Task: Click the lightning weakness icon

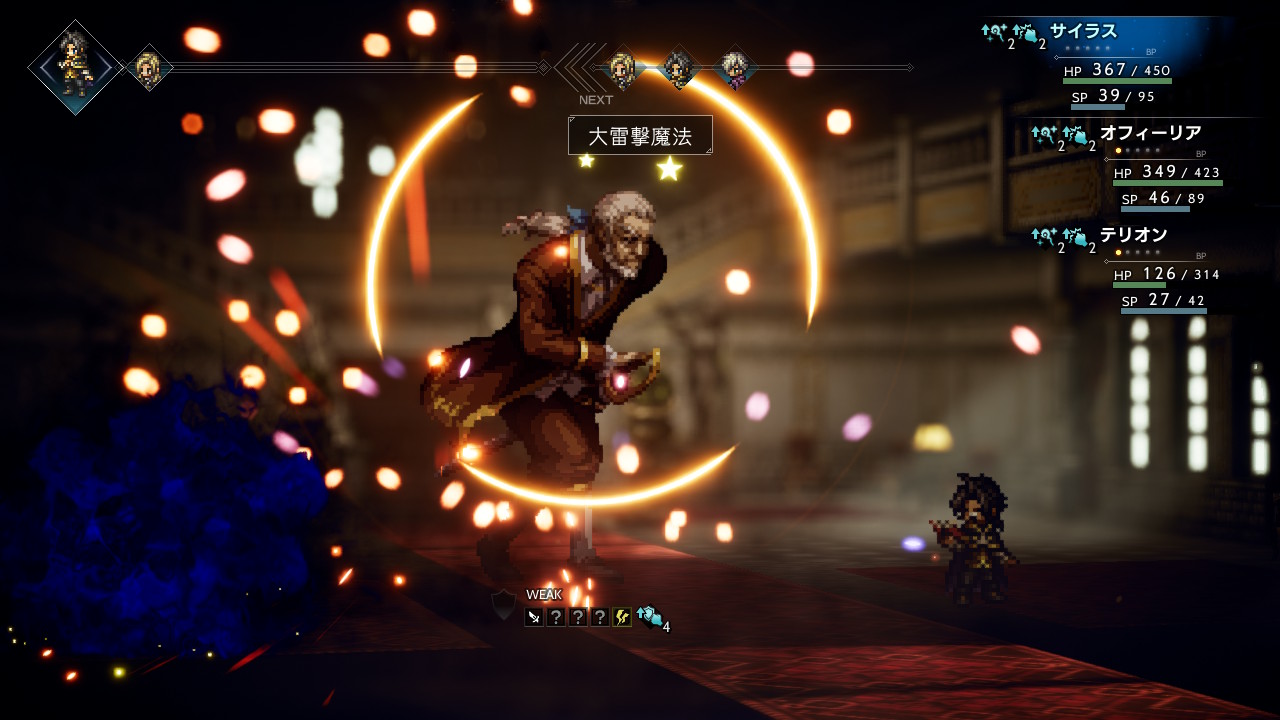Action: (622, 617)
